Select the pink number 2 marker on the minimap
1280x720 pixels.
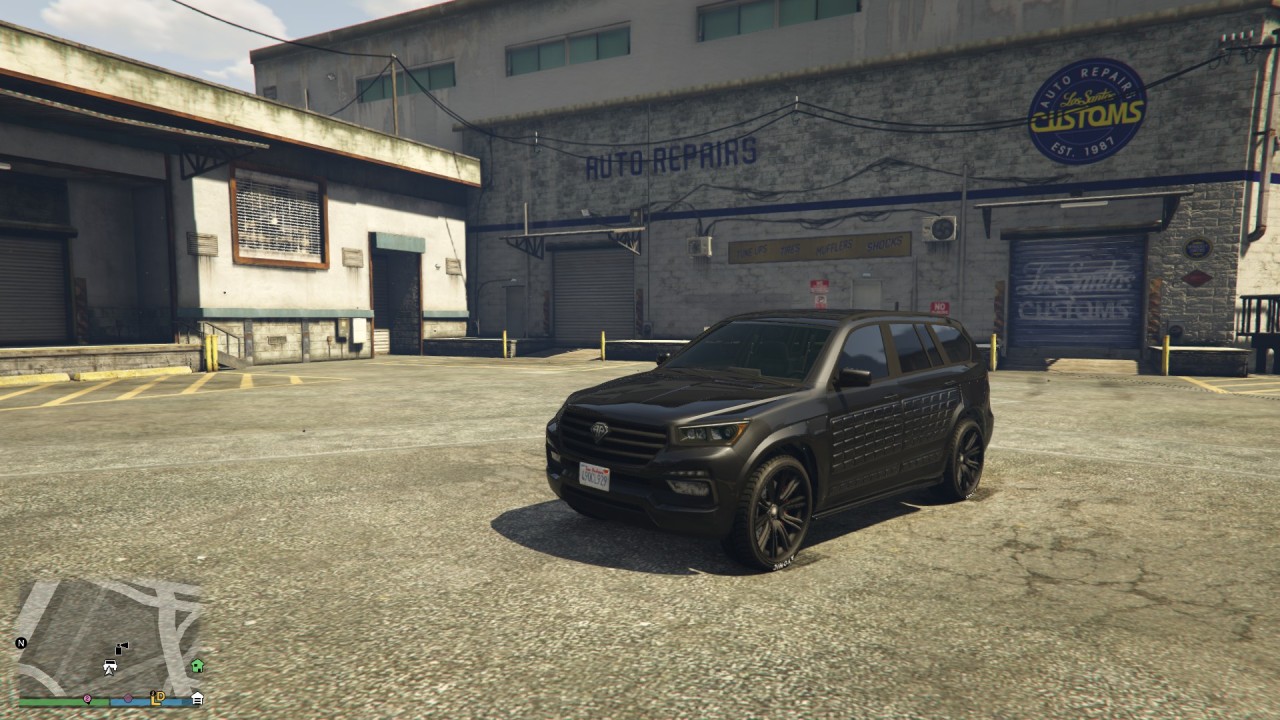point(87,698)
